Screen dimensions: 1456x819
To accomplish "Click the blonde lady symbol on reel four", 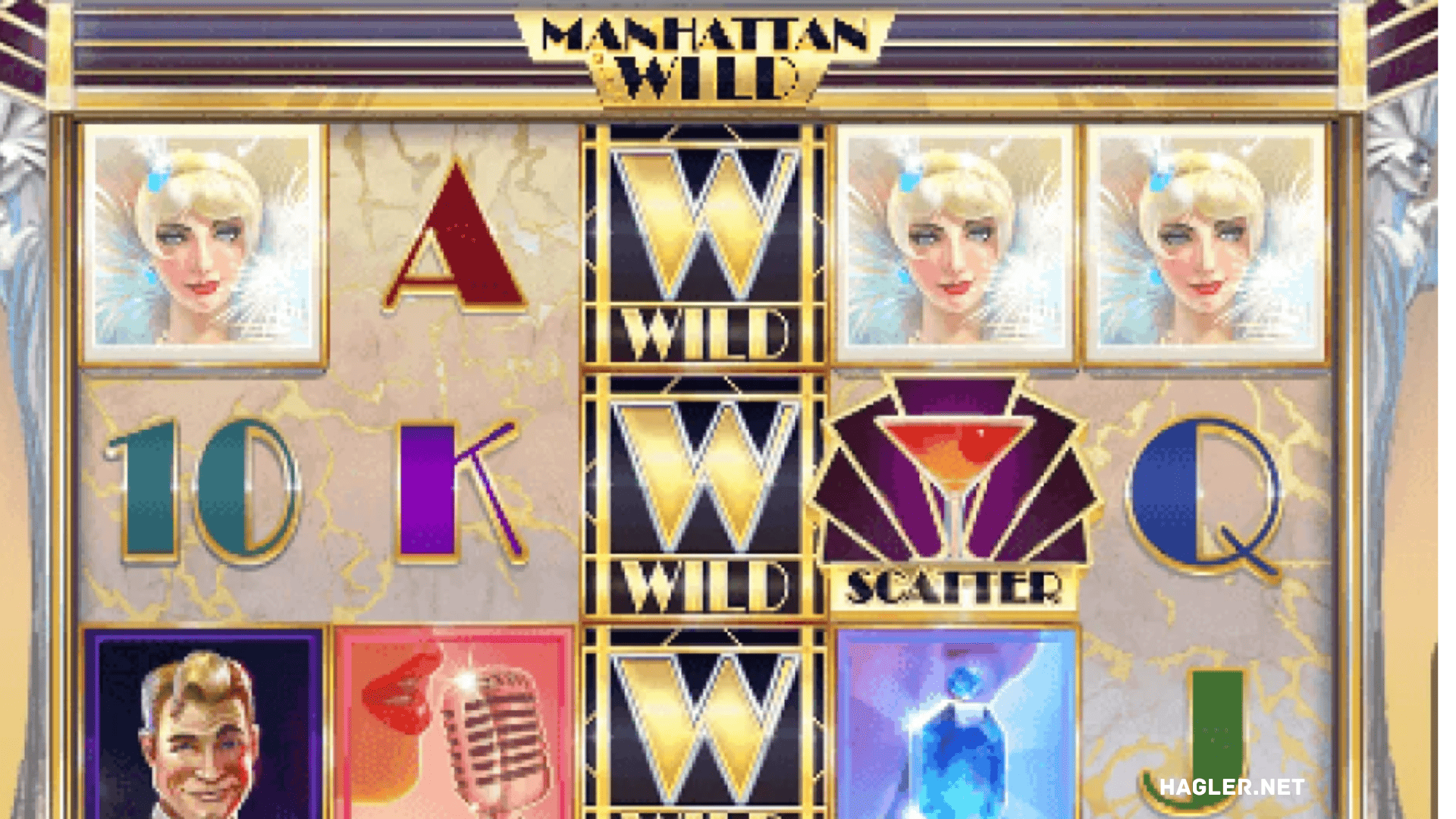I will (x=959, y=243).
